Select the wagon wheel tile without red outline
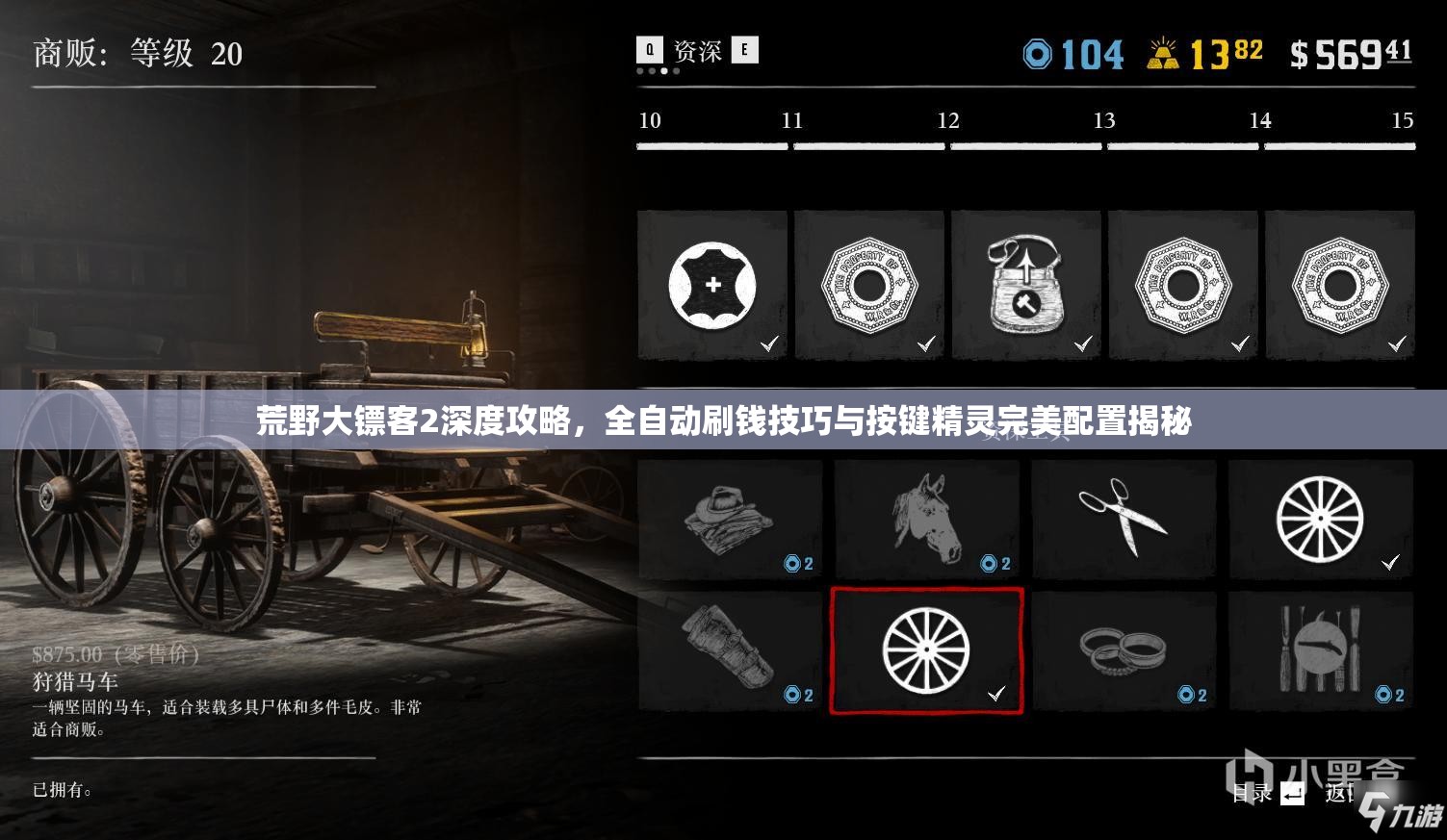This screenshot has width=1447, height=840. coord(1320,520)
